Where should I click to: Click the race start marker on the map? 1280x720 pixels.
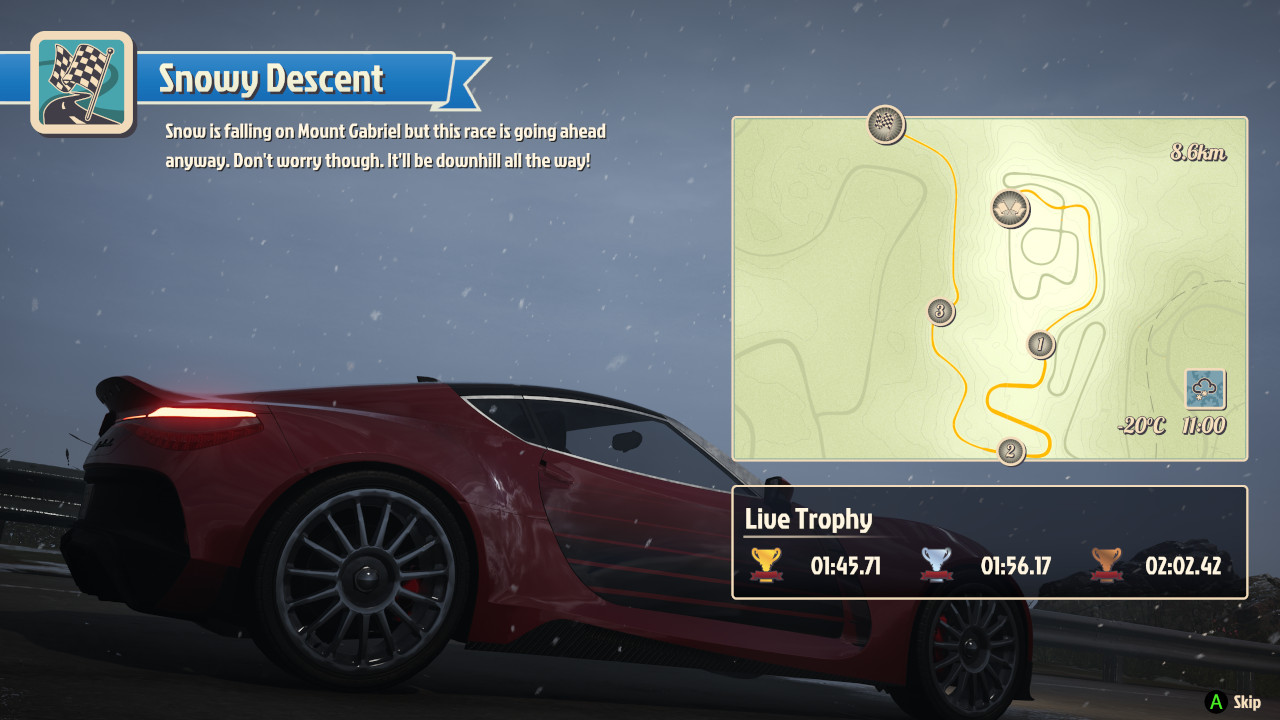coord(1010,208)
